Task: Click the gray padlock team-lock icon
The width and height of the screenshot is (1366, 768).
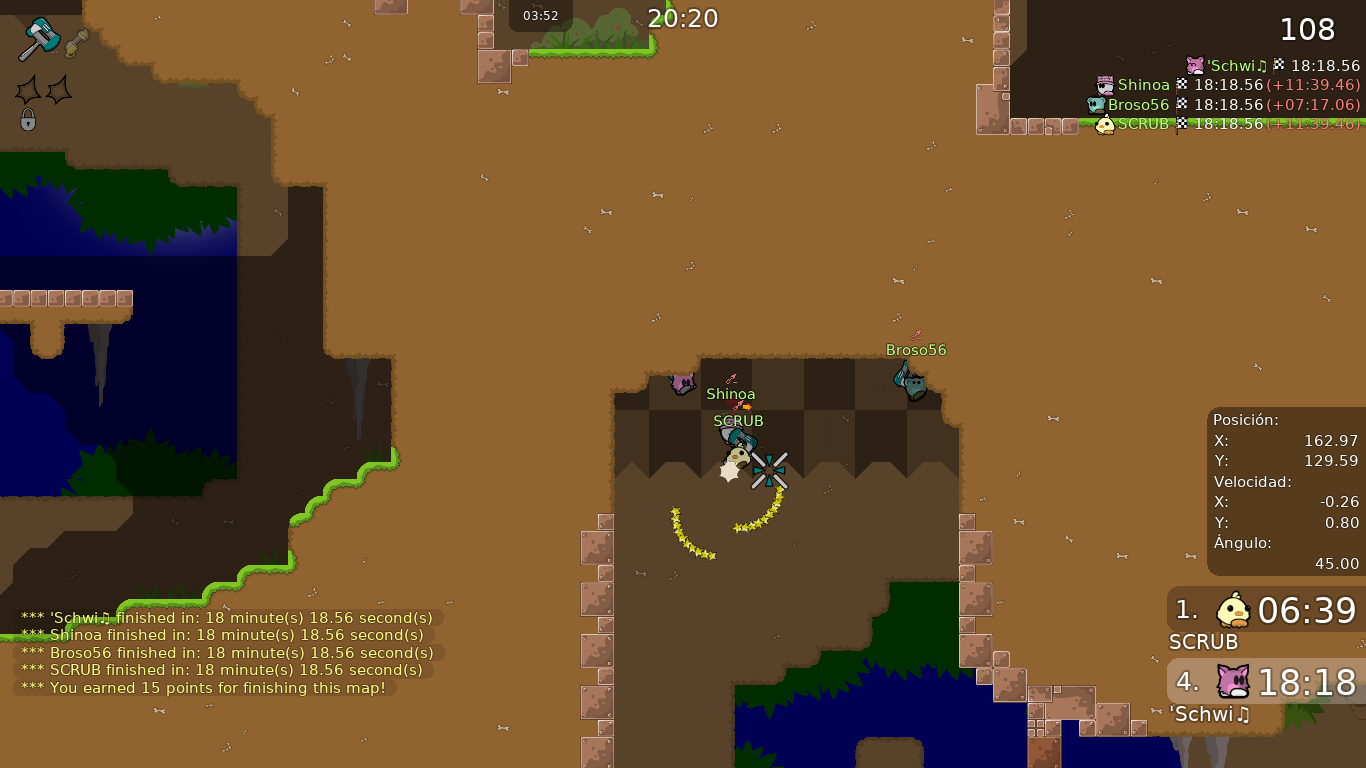Action: 28,120
